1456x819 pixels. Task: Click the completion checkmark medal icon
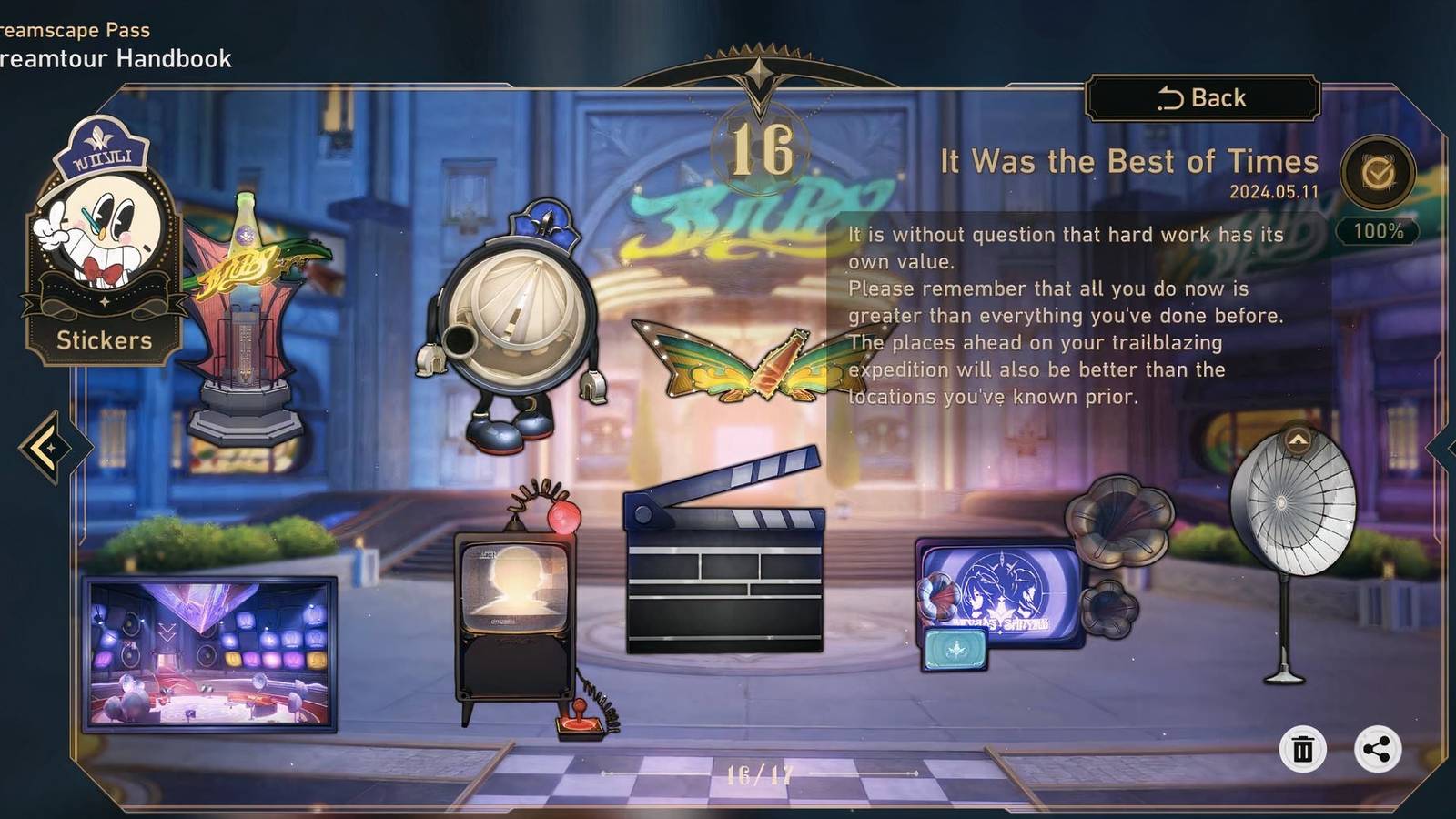[x=1377, y=173]
